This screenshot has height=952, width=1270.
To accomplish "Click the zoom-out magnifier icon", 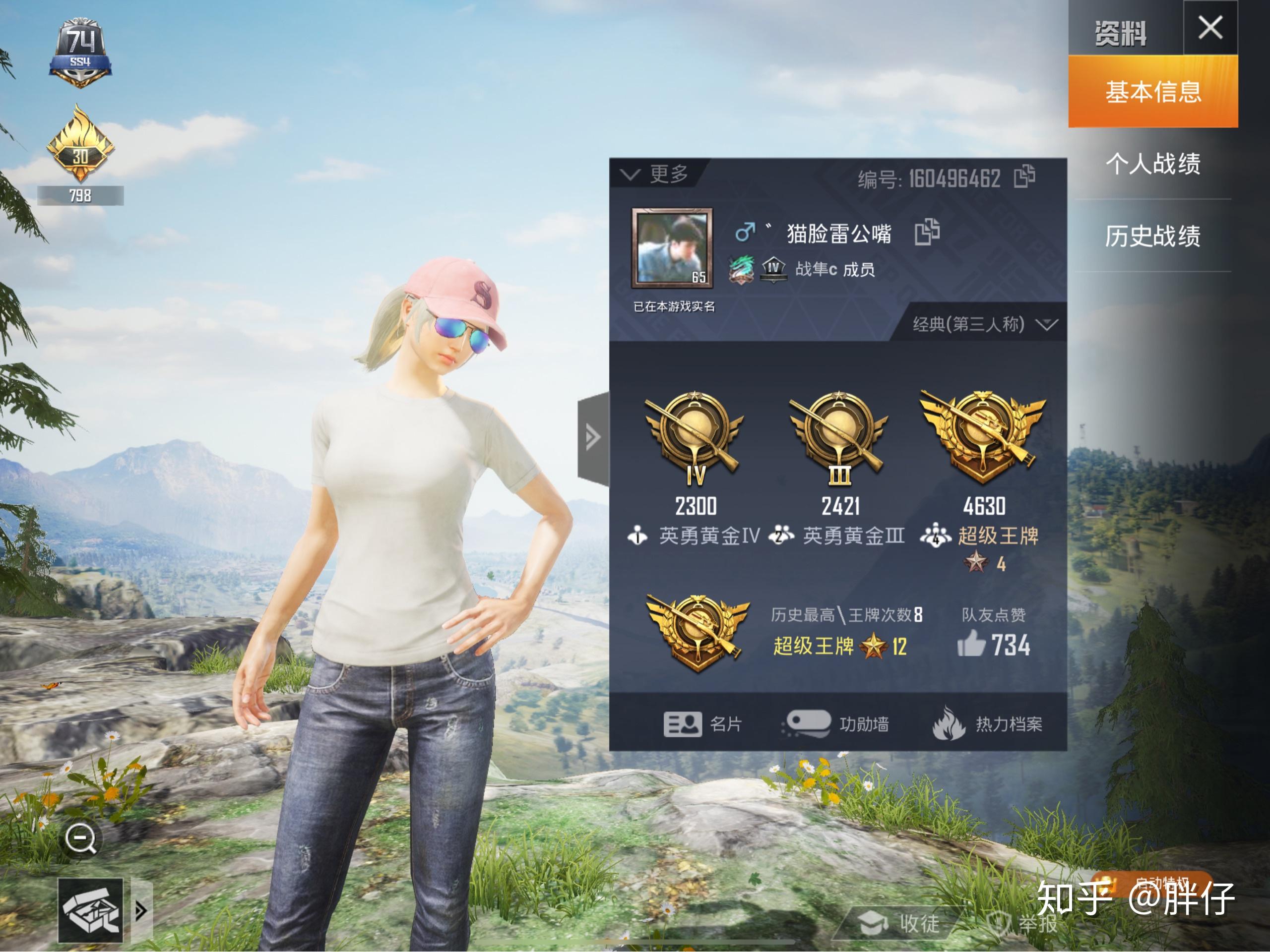I will (81, 839).
